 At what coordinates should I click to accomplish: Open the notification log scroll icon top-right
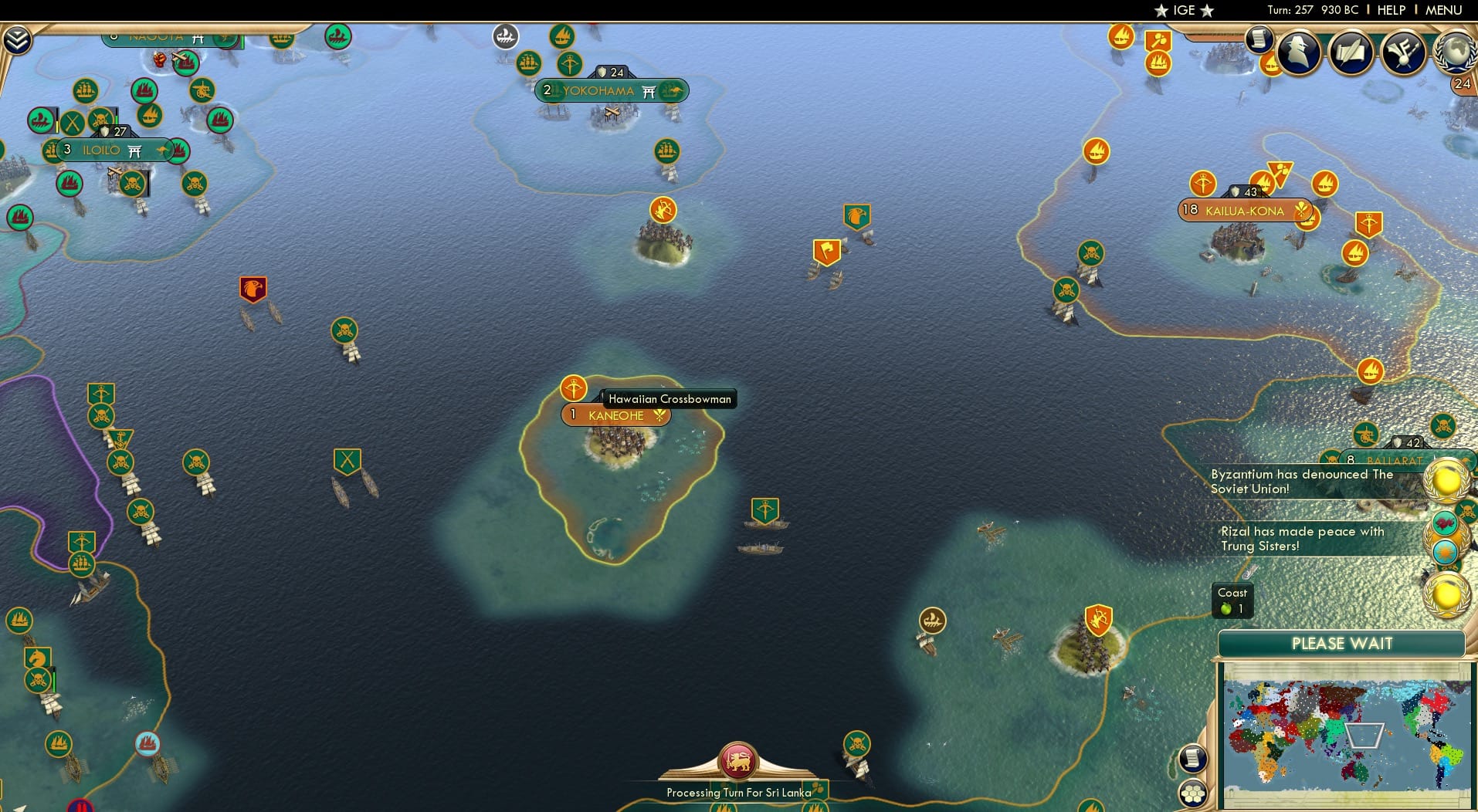click(x=1261, y=40)
